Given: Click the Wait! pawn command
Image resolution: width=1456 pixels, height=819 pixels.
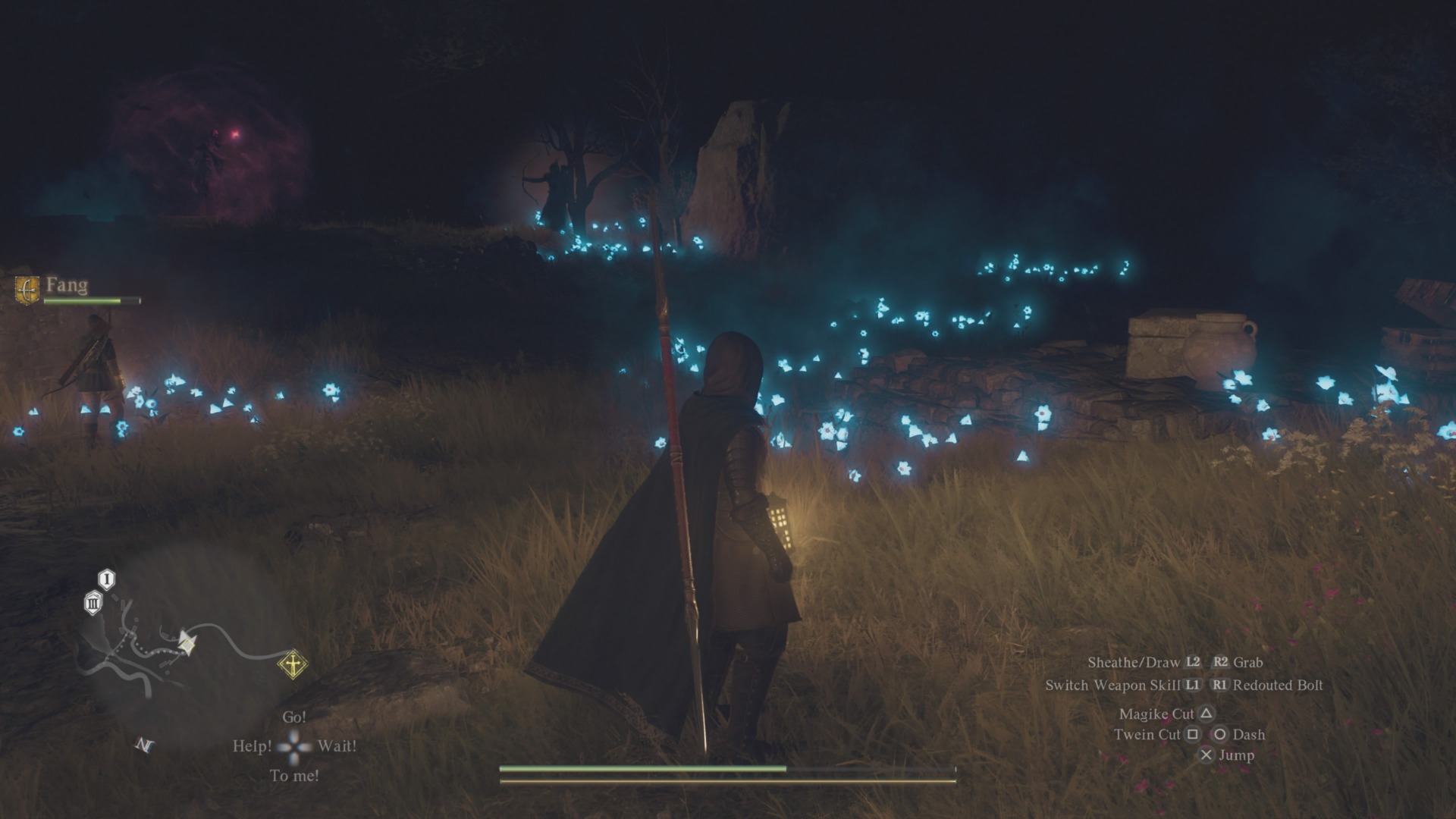Looking at the screenshot, I should 338,746.
